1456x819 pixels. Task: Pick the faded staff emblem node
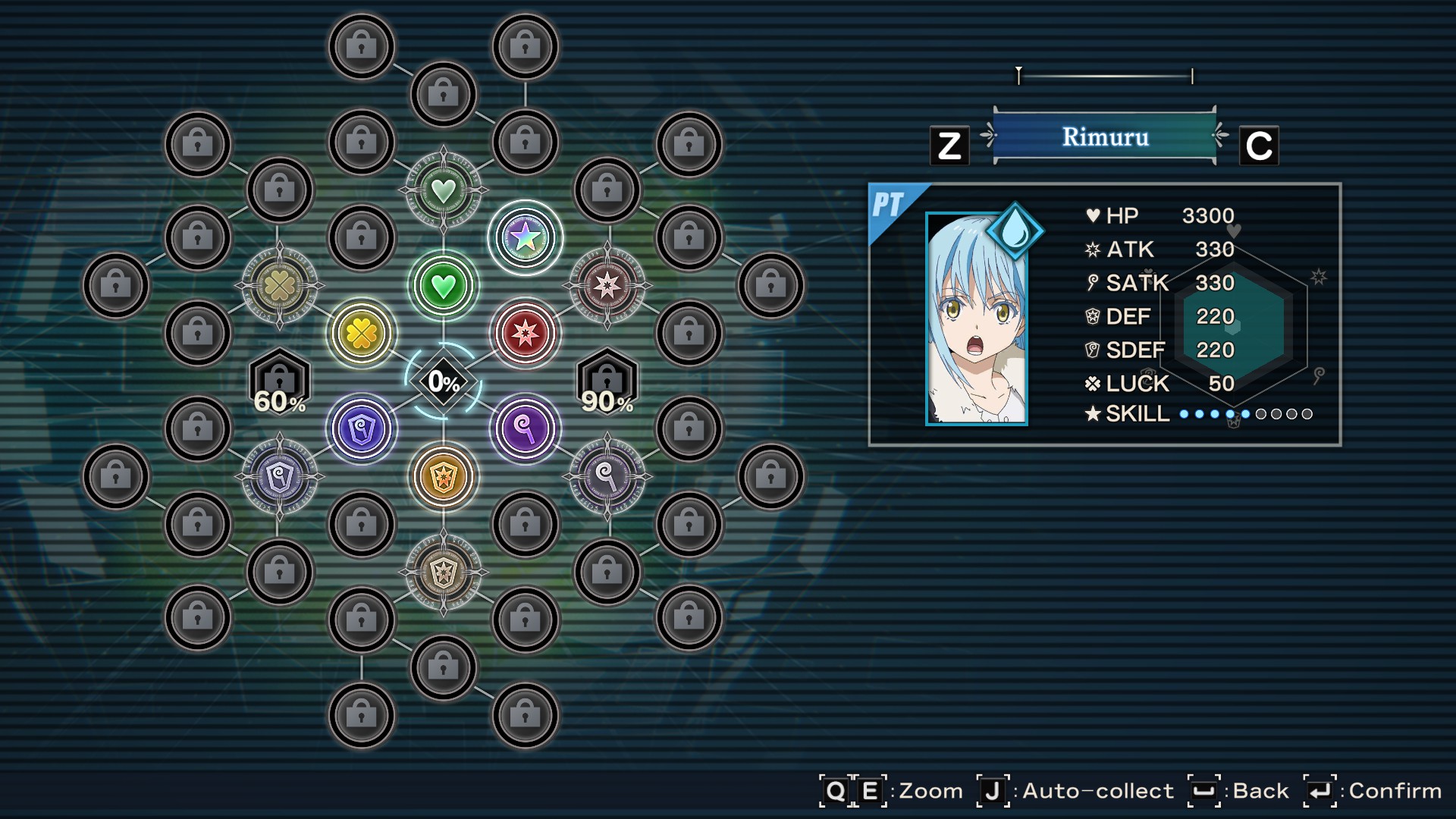[607, 477]
